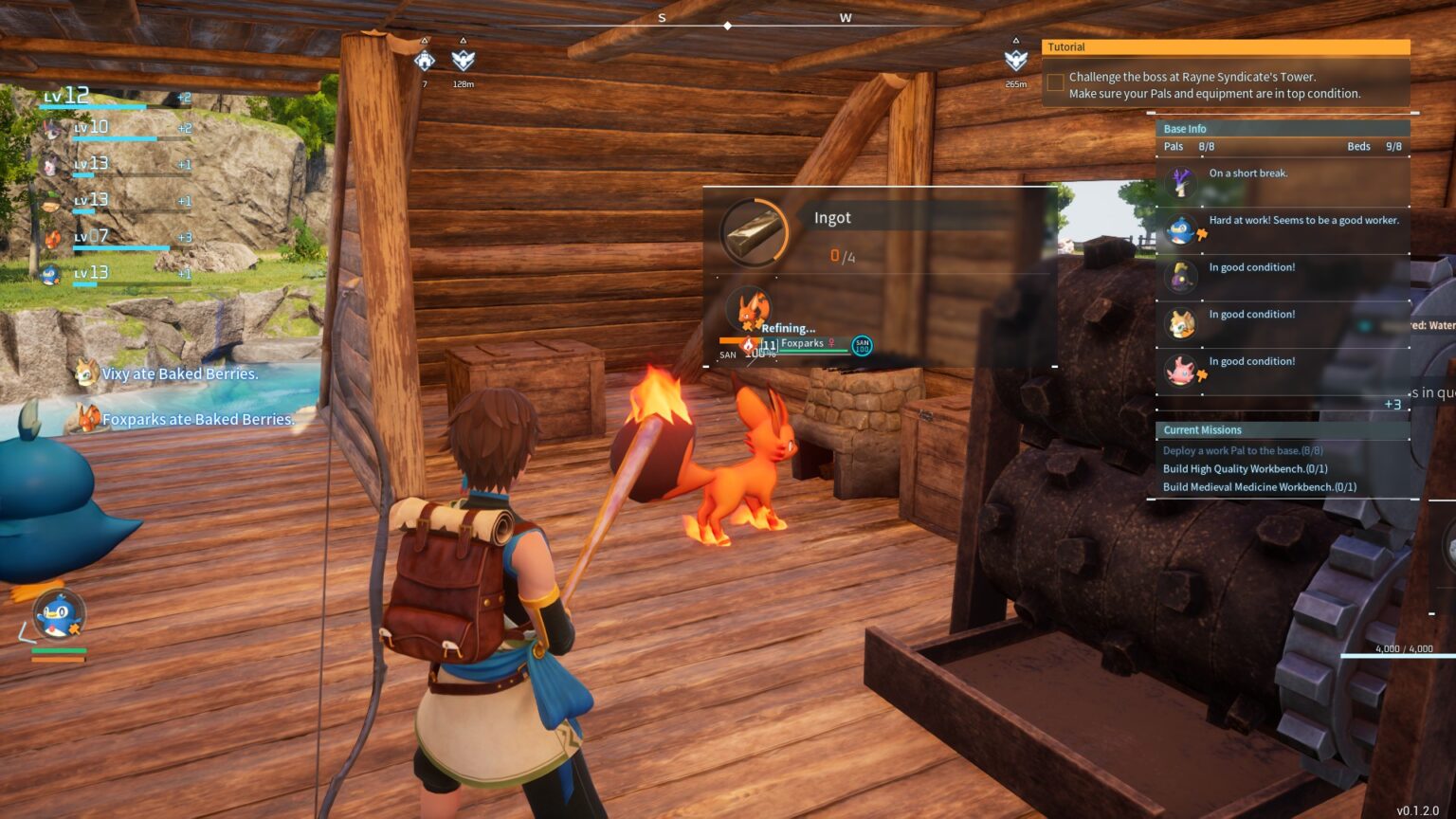Choose the yellow fox pal in Base Info
Screen dimensions: 1456x819
1181,323
